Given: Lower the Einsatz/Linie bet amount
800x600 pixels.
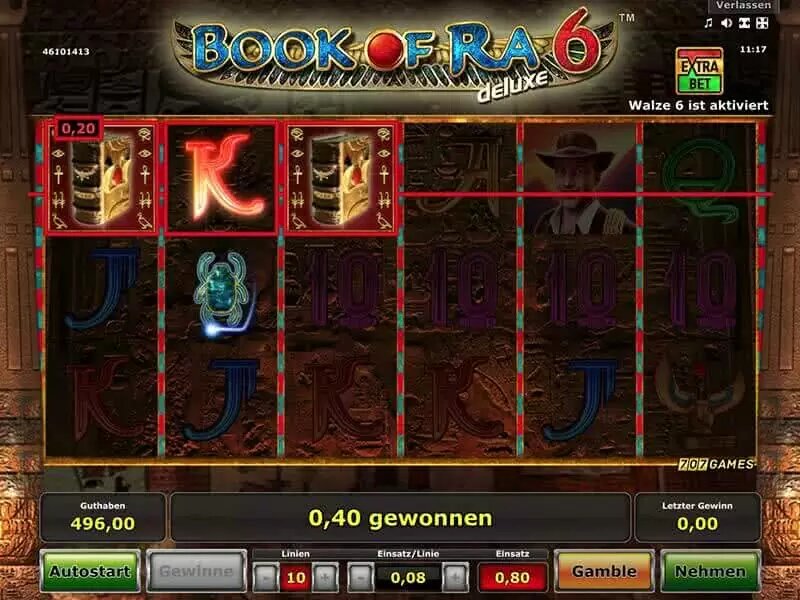Looking at the screenshot, I should [x=360, y=576].
